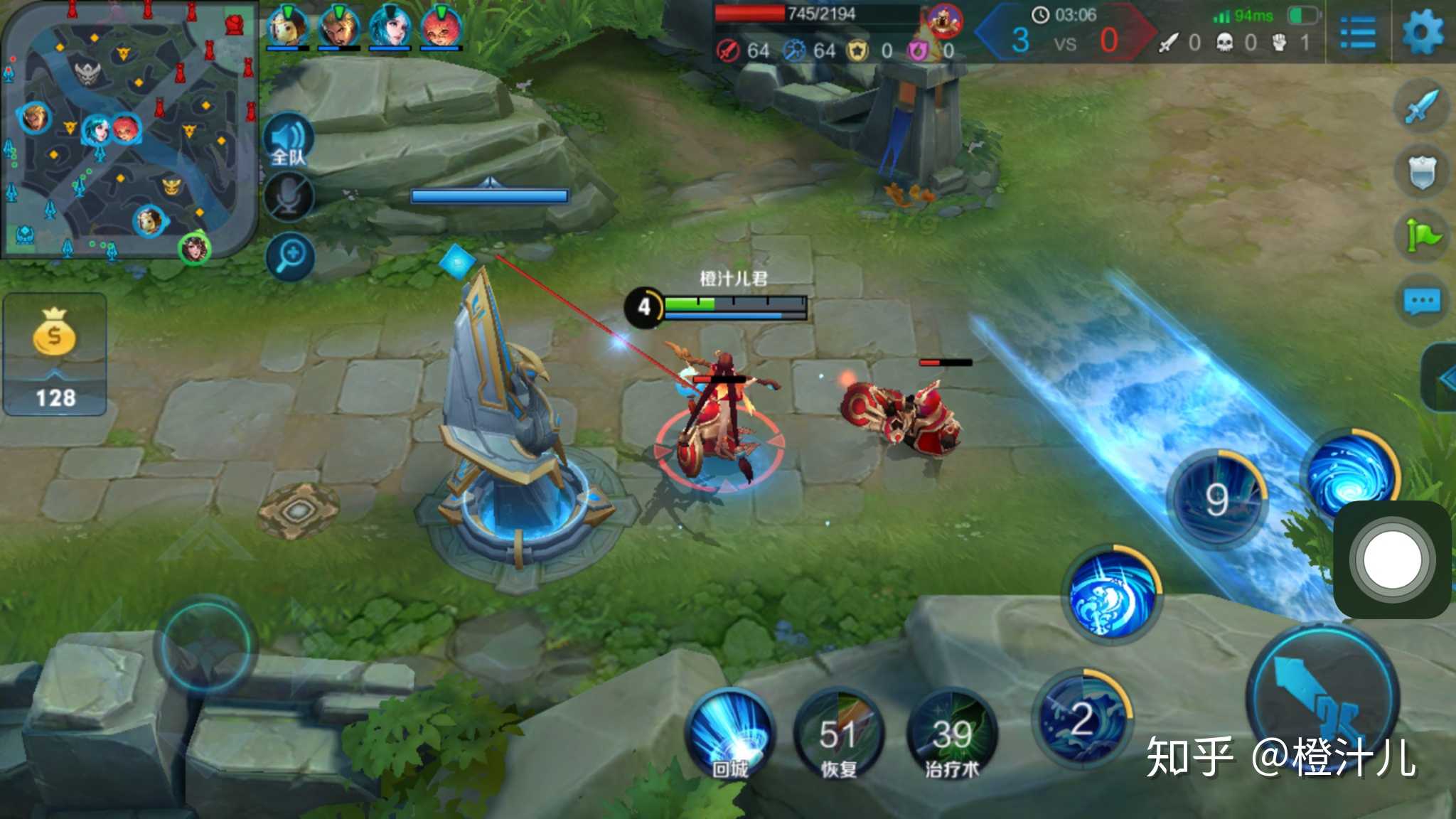This screenshot has width=1456, height=819.
Task: Open the settings gear menu
Action: (x=1423, y=32)
